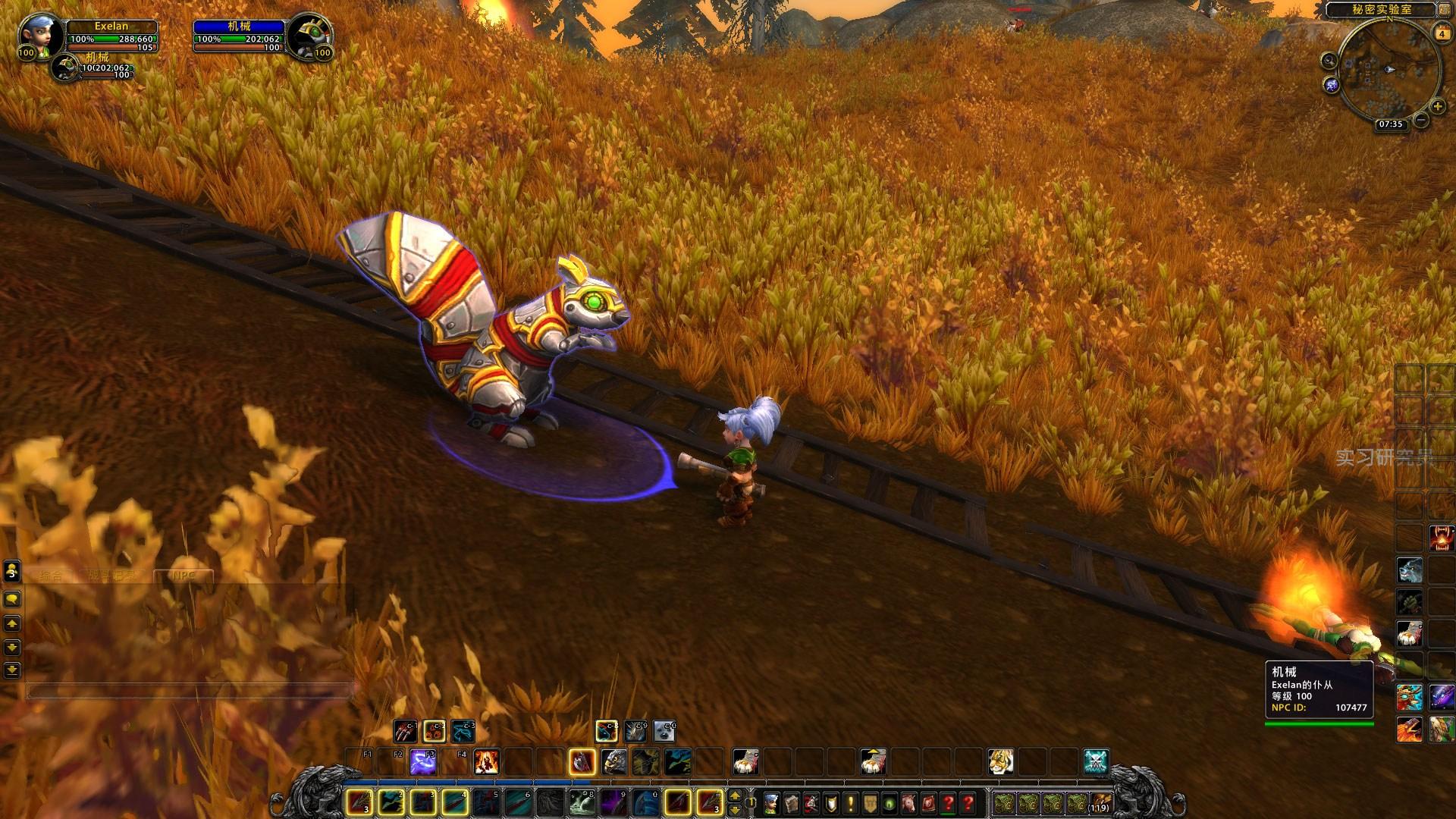Image resolution: width=1456 pixels, height=819 pixels.
Task: Select the wolf head icon in side bar
Action: [1409, 570]
